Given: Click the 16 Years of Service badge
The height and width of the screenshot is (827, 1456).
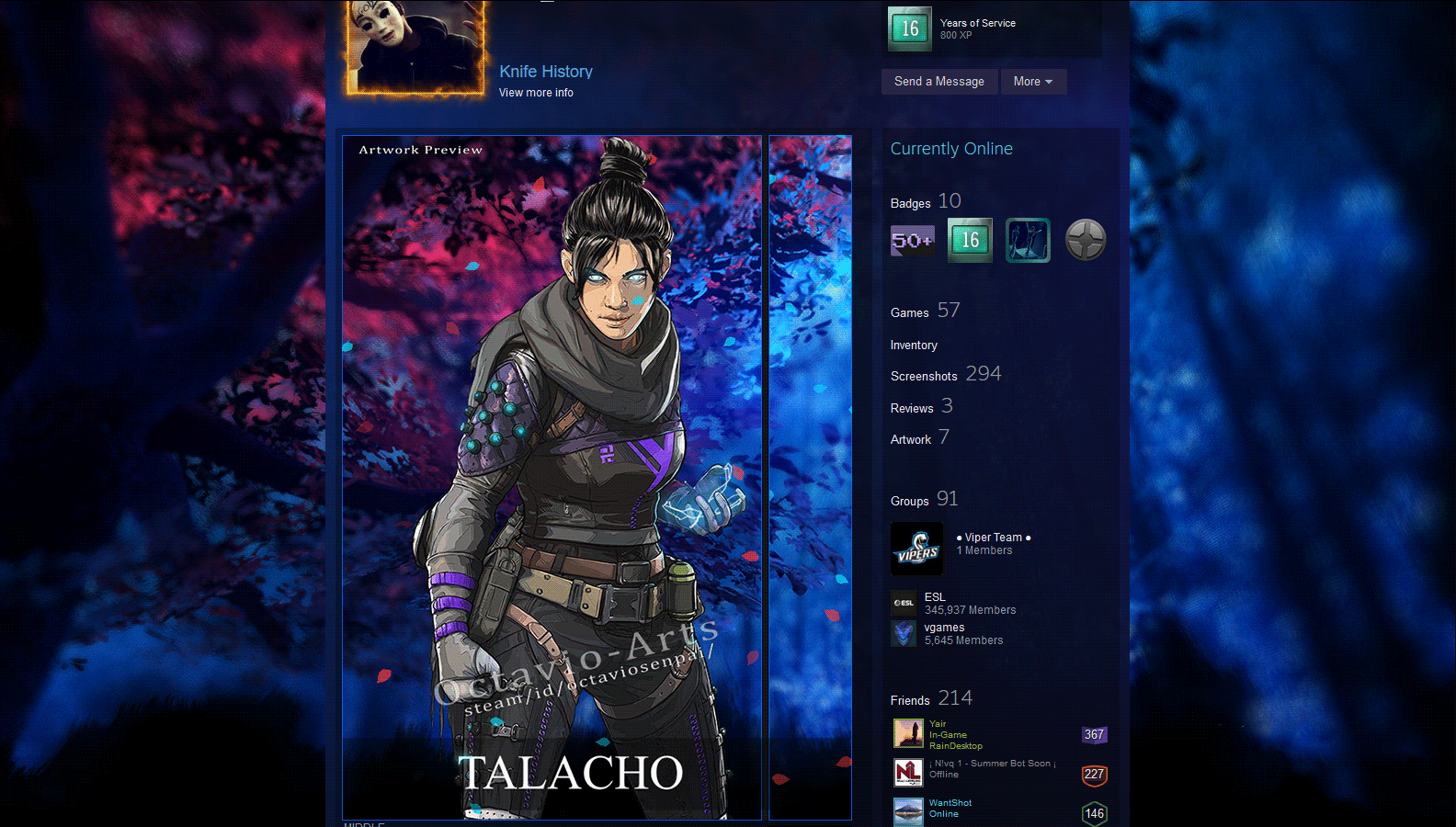Looking at the screenshot, I should (x=969, y=240).
